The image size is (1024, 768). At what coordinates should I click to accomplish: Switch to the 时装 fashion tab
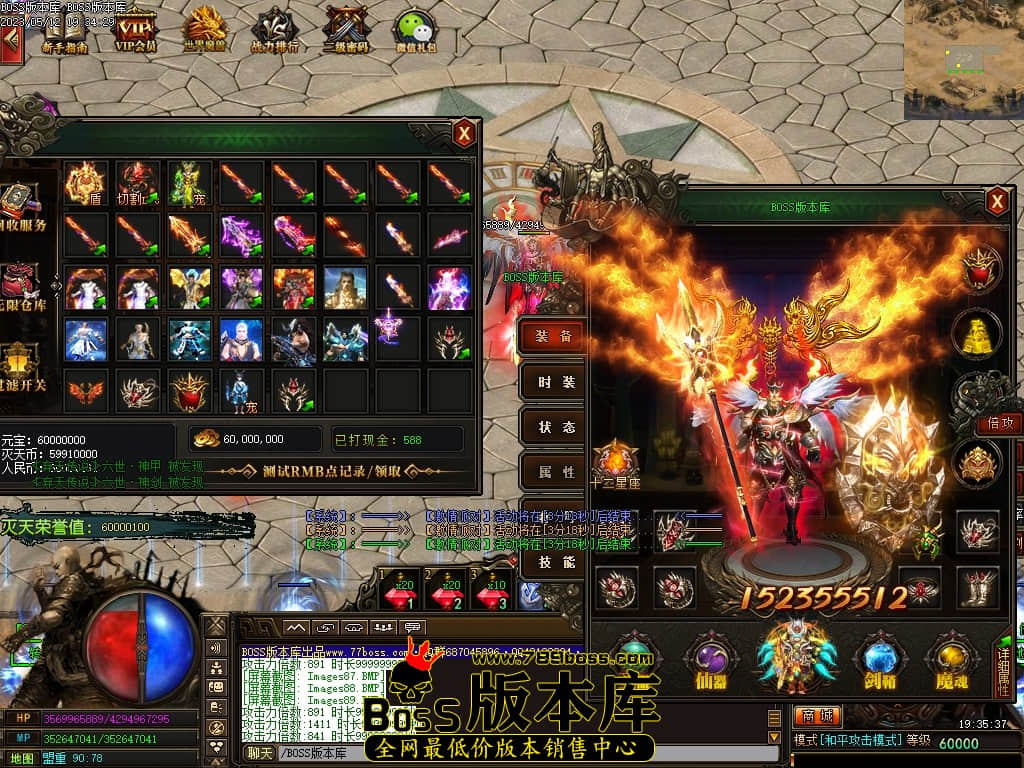(555, 382)
